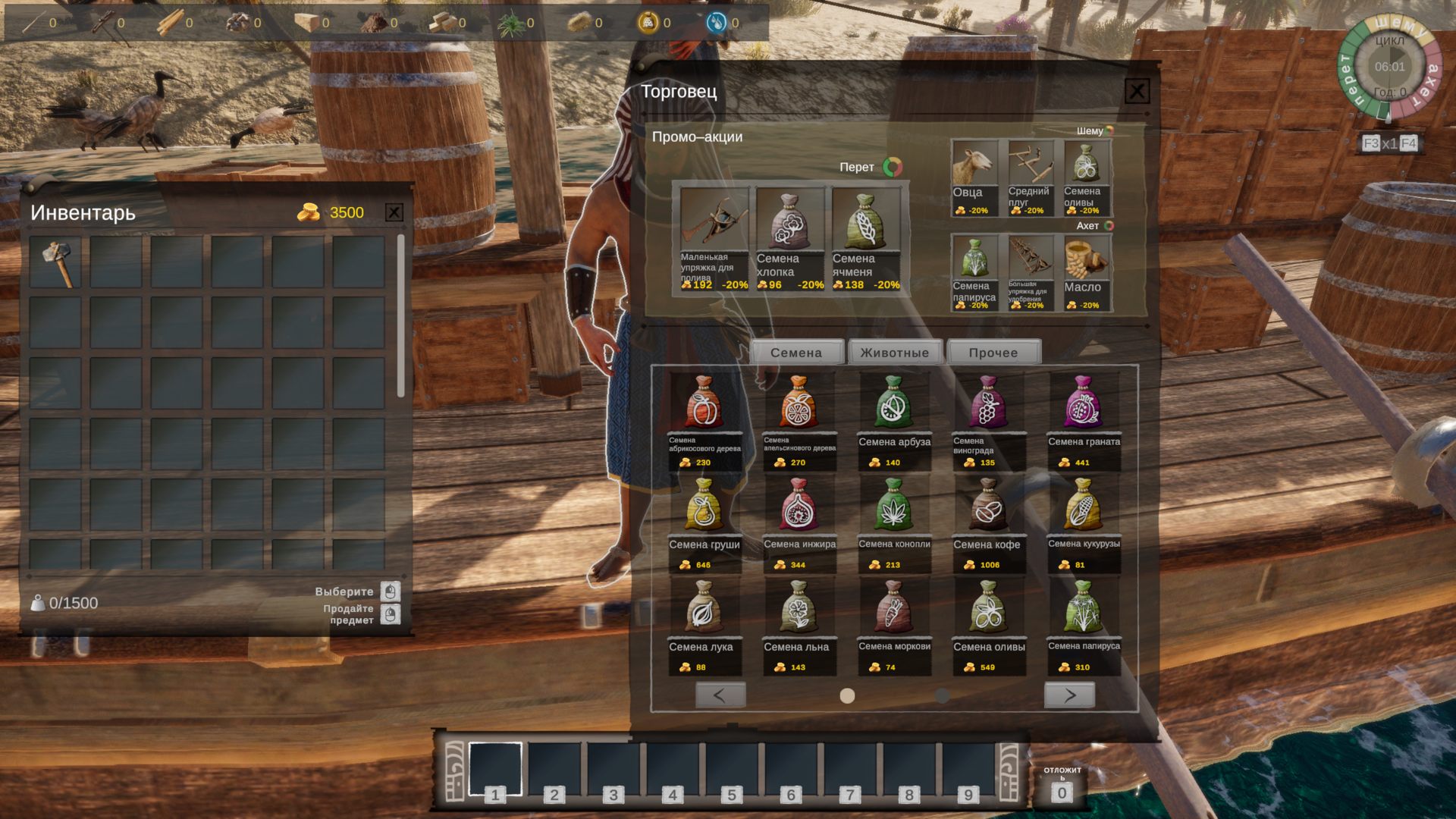Select the Овца promo item

(974, 178)
